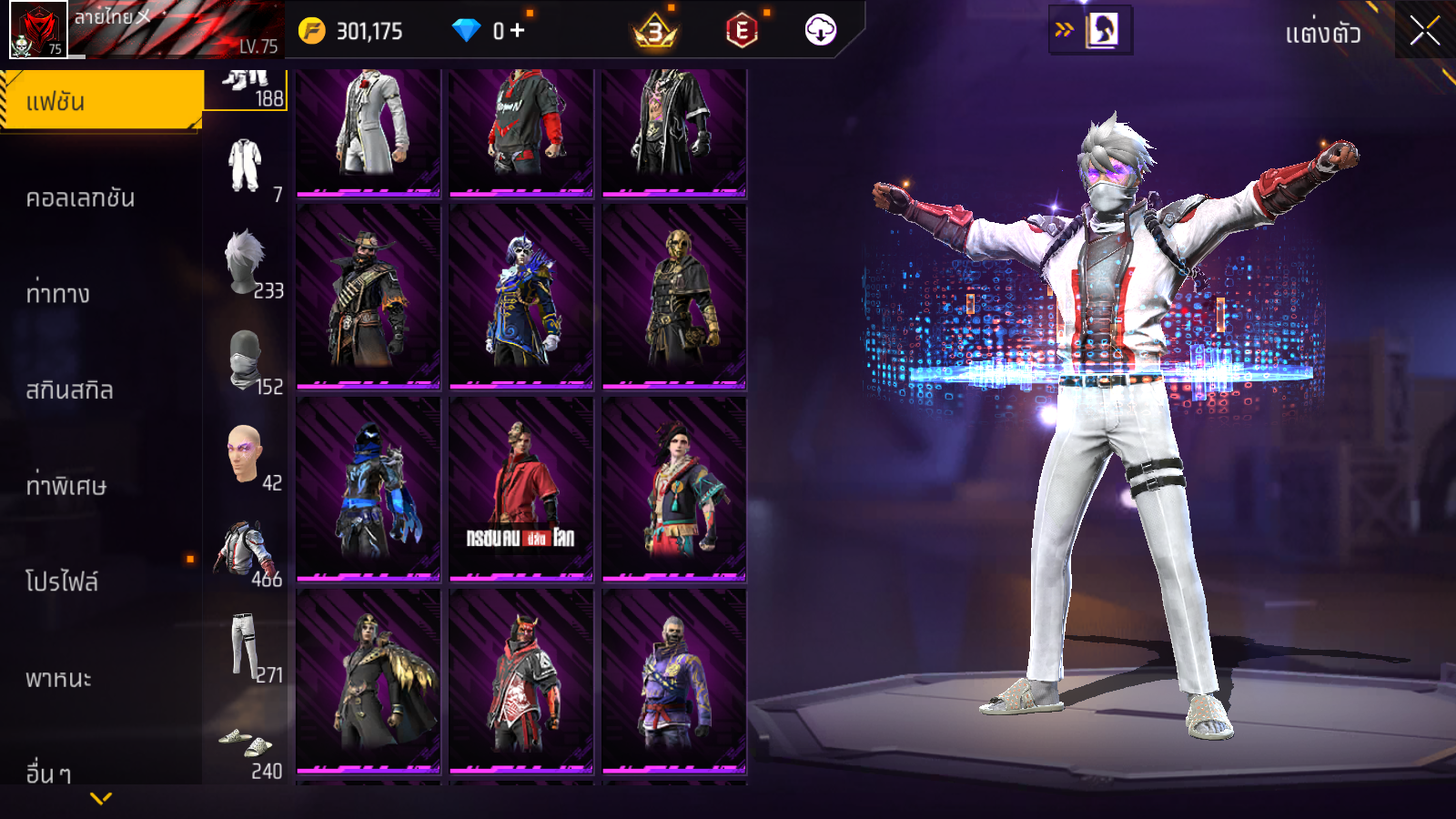The width and height of the screenshot is (1456, 819).
Task: Open the โปรไฟล์ (Profile) tab
Action: point(62,581)
